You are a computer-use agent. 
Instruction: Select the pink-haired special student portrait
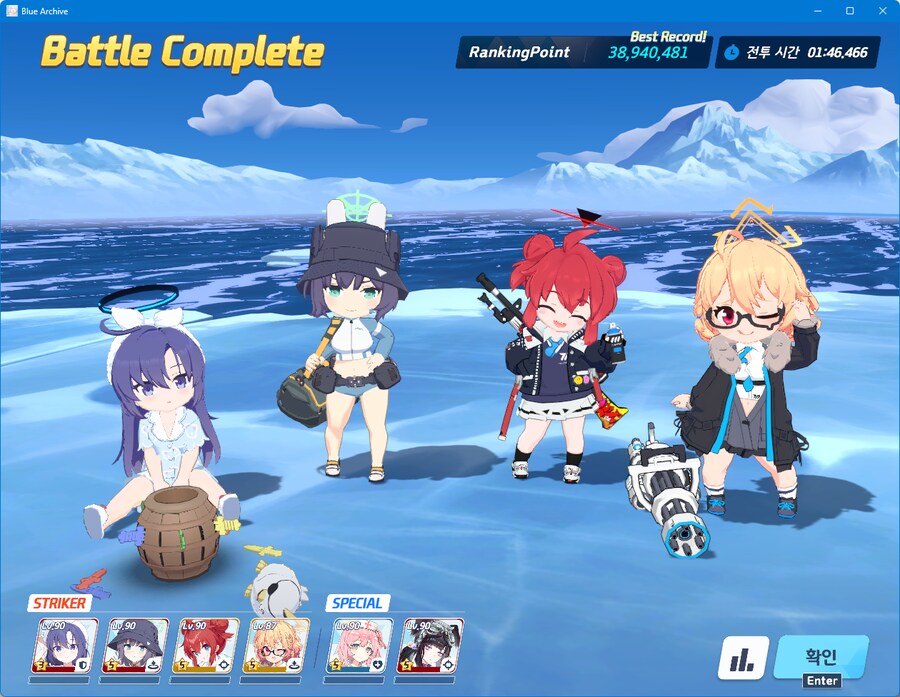coord(361,645)
